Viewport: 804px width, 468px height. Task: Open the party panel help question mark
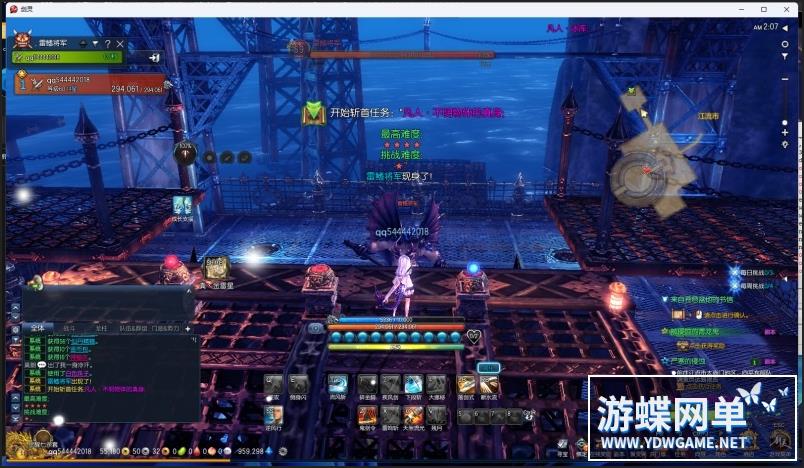[107, 44]
